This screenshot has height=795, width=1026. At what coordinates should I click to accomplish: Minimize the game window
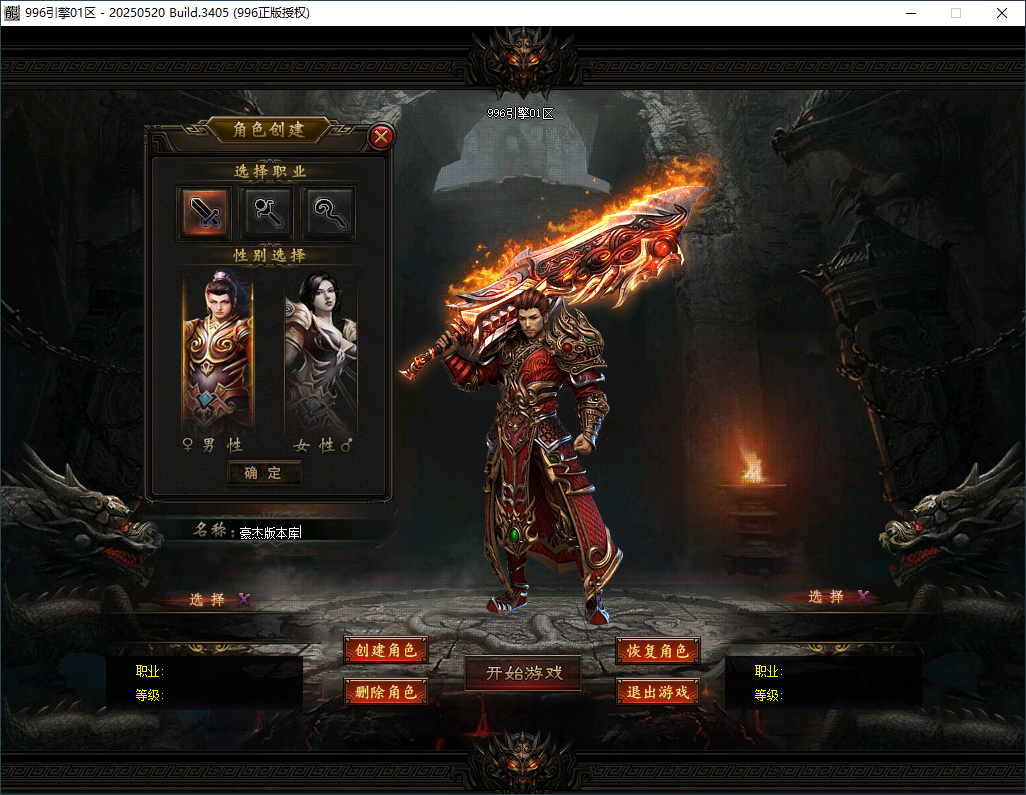tap(910, 13)
